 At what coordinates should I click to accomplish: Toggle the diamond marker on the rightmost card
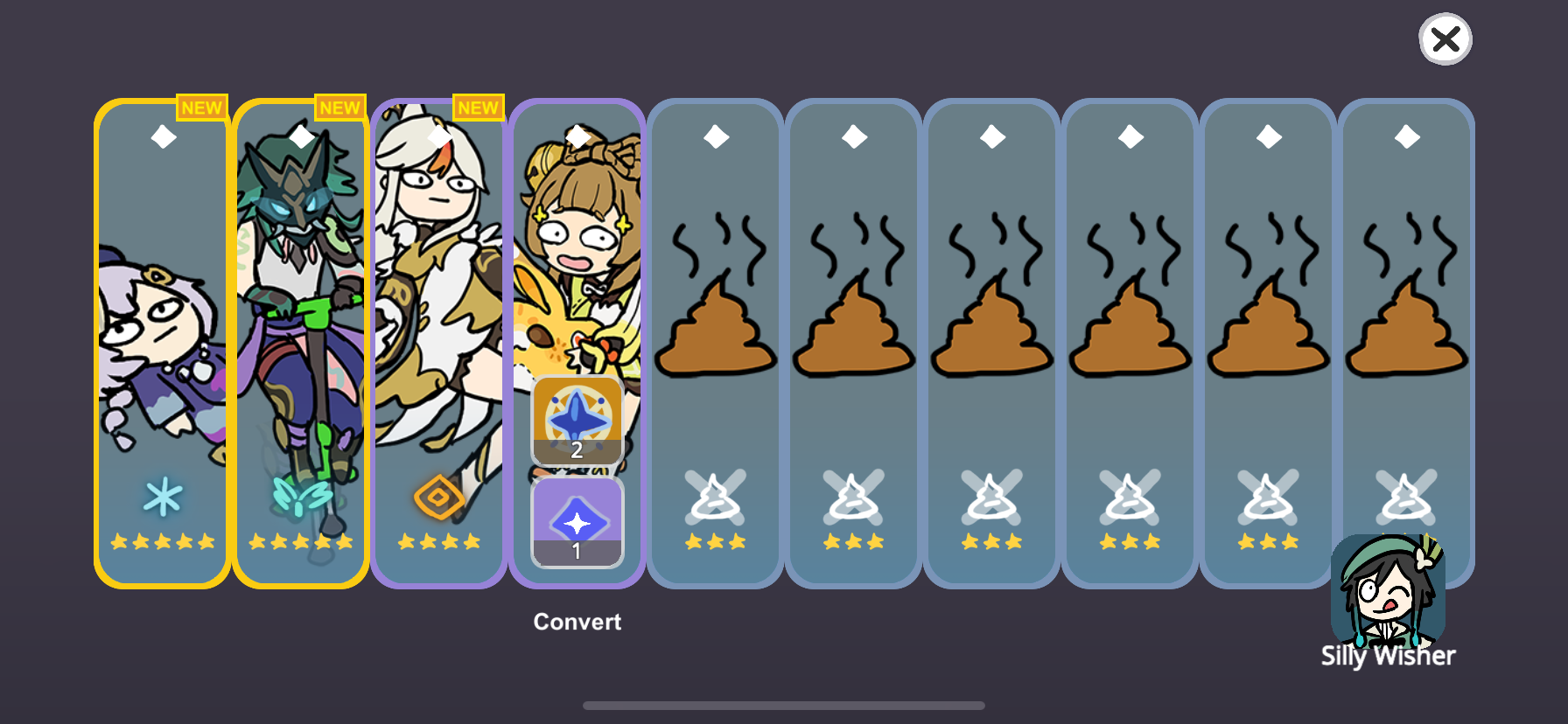1406,136
